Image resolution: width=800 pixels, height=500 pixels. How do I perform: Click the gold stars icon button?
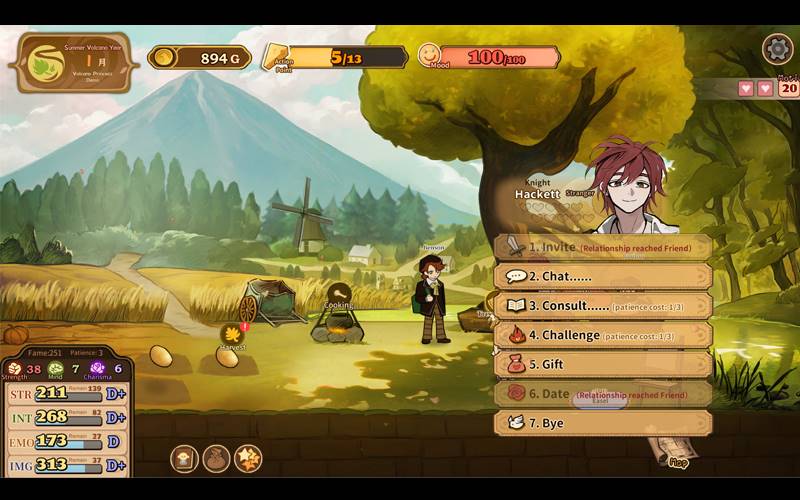click(248, 459)
